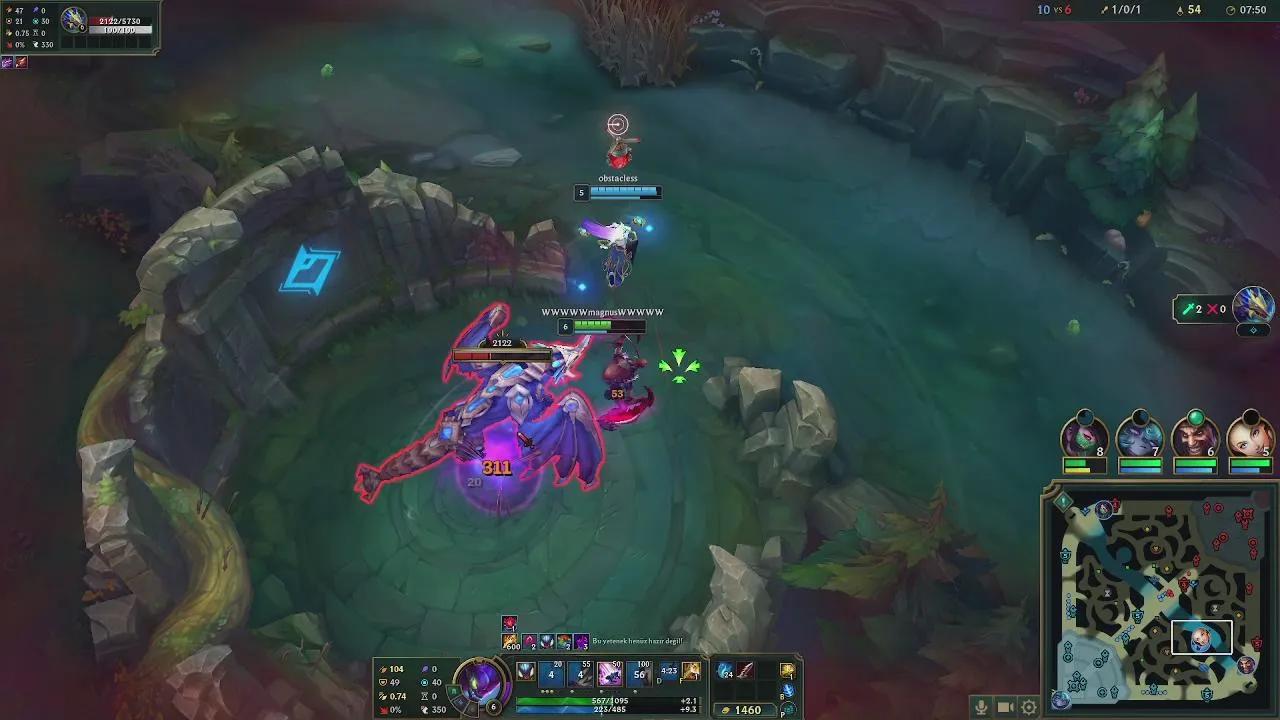
Task: Click the ultimate ability icon
Action: click(x=610, y=672)
